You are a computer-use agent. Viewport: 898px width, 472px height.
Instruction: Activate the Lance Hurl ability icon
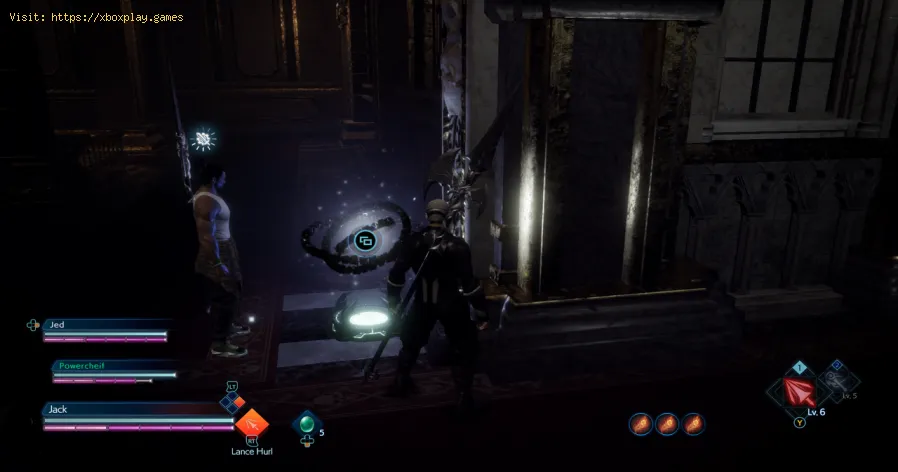click(x=251, y=424)
